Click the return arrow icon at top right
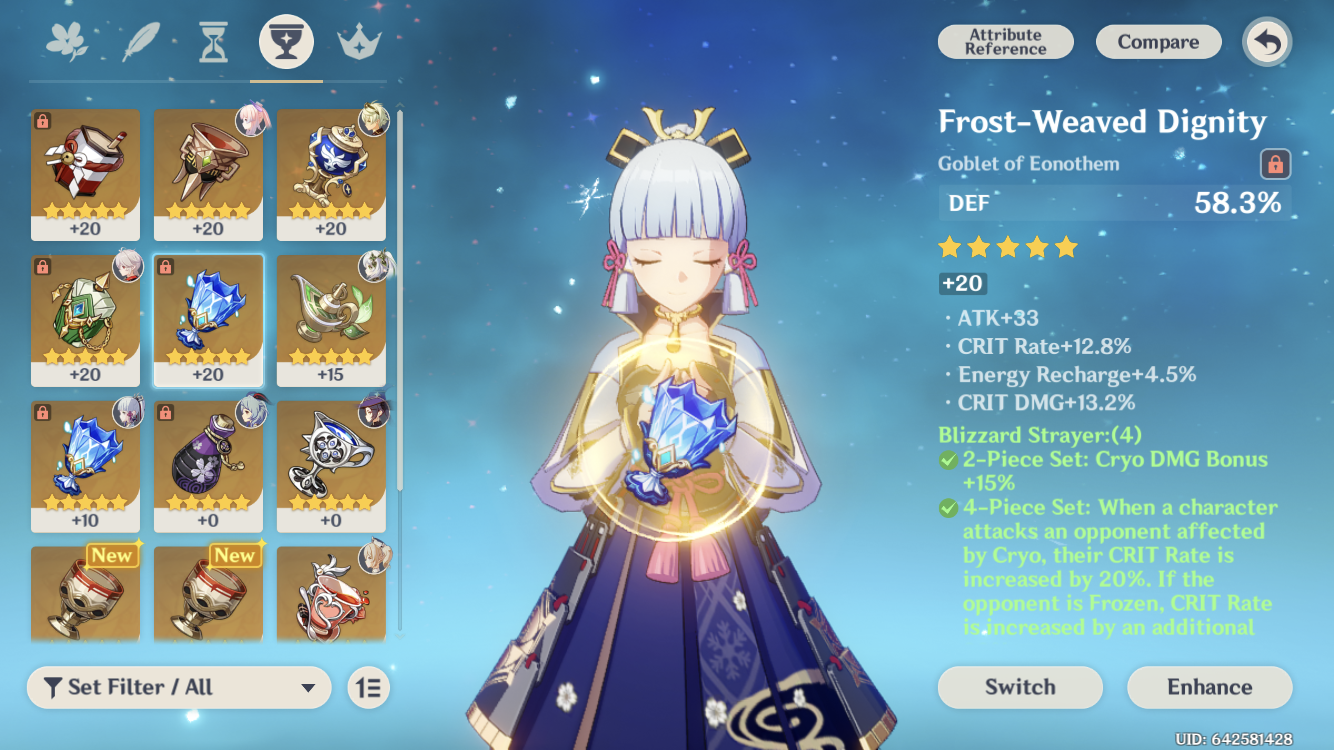1334x750 pixels. pos(1266,41)
